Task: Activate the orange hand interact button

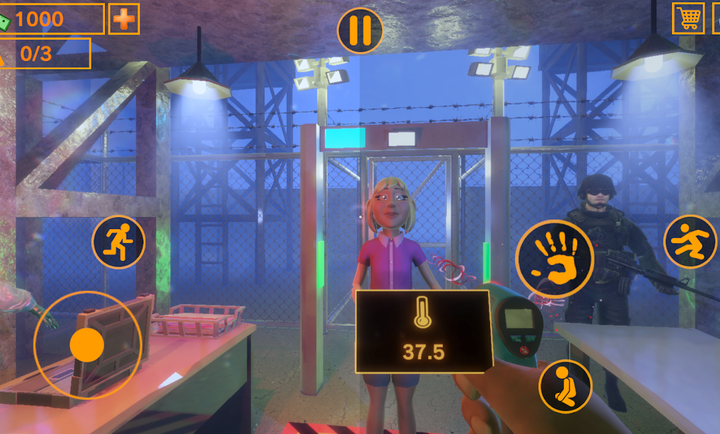Action: point(554,258)
